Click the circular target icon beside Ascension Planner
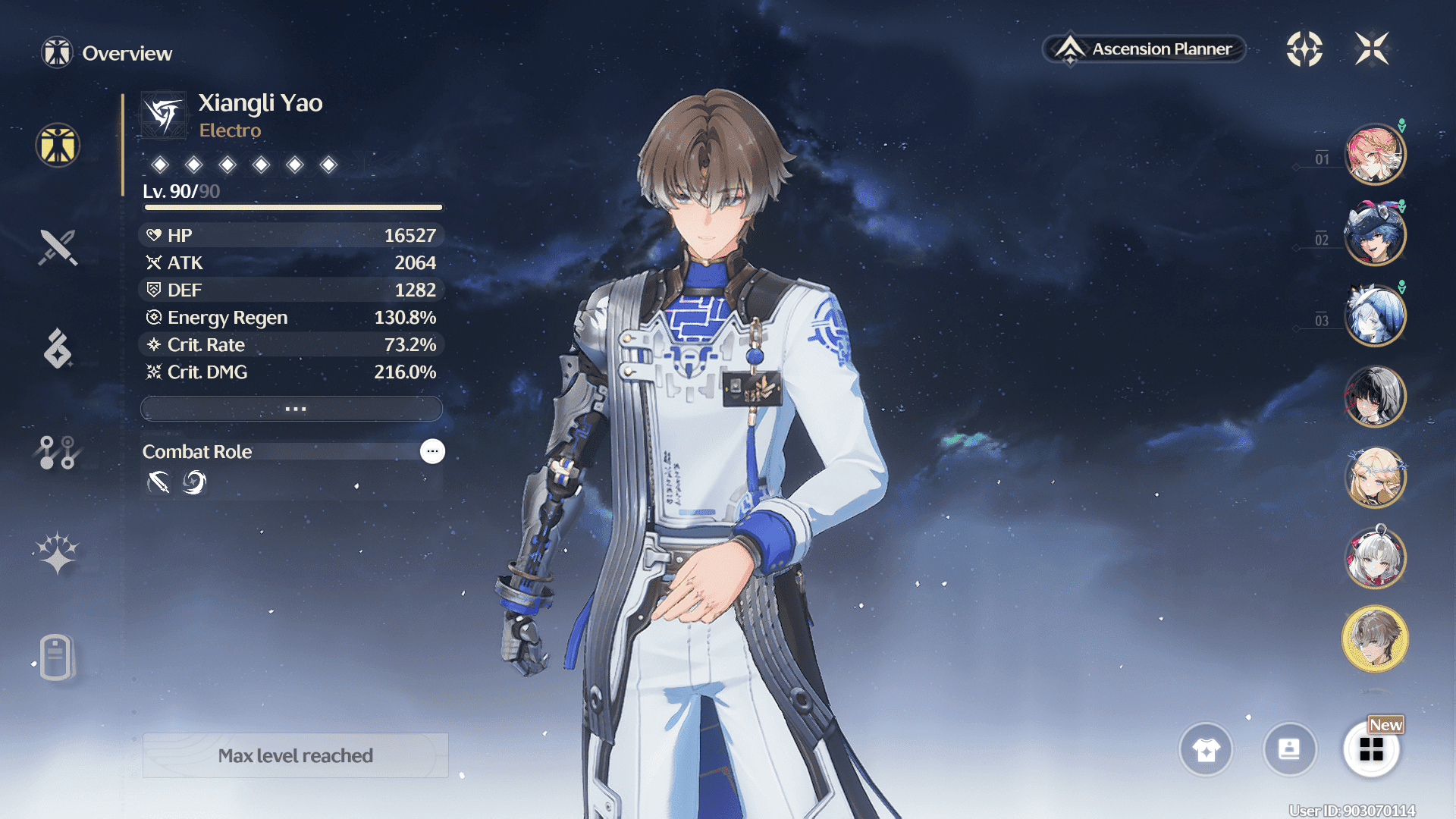 click(1304, 49)
